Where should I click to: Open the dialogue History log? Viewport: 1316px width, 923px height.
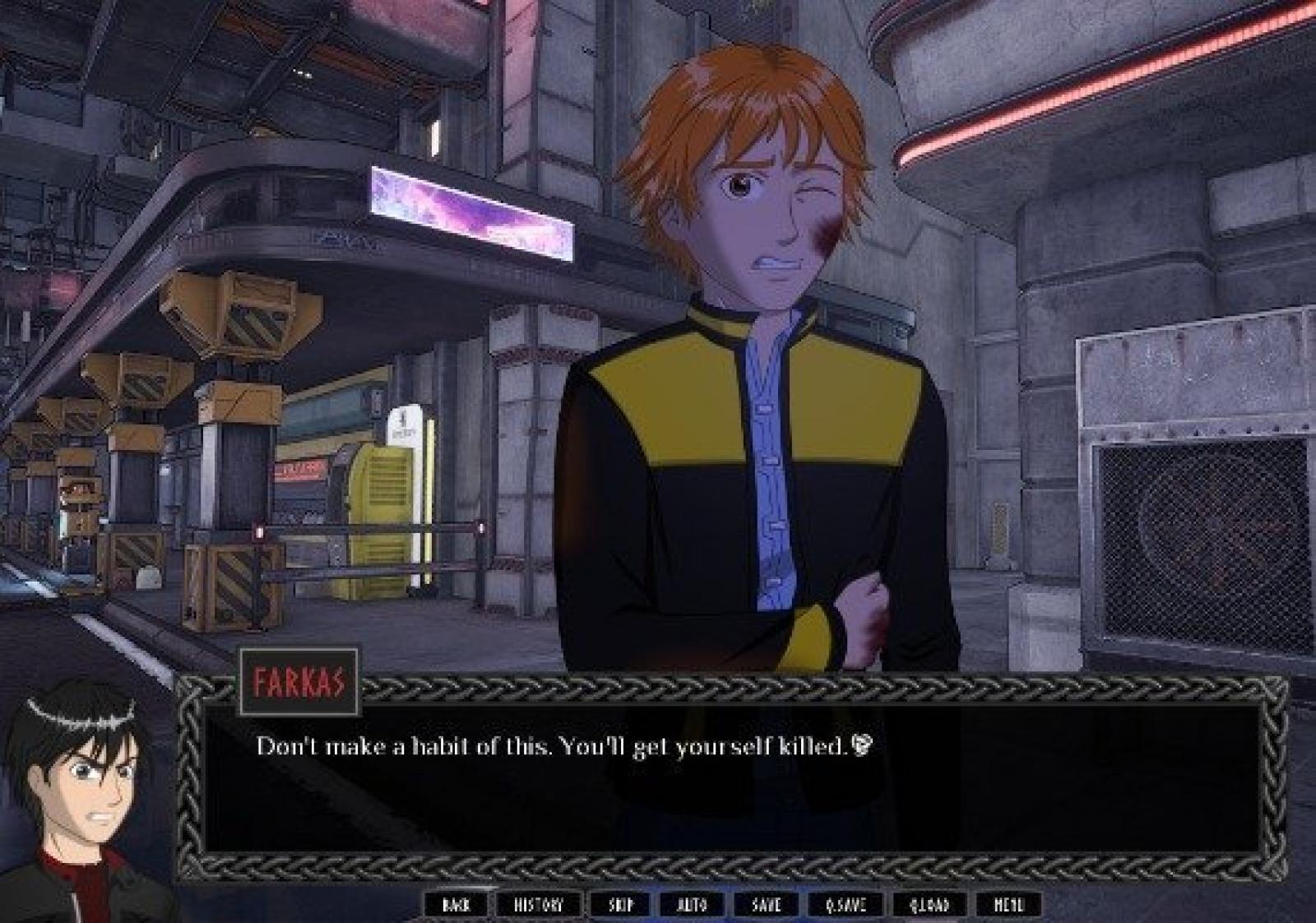click(x=539, y=905)
